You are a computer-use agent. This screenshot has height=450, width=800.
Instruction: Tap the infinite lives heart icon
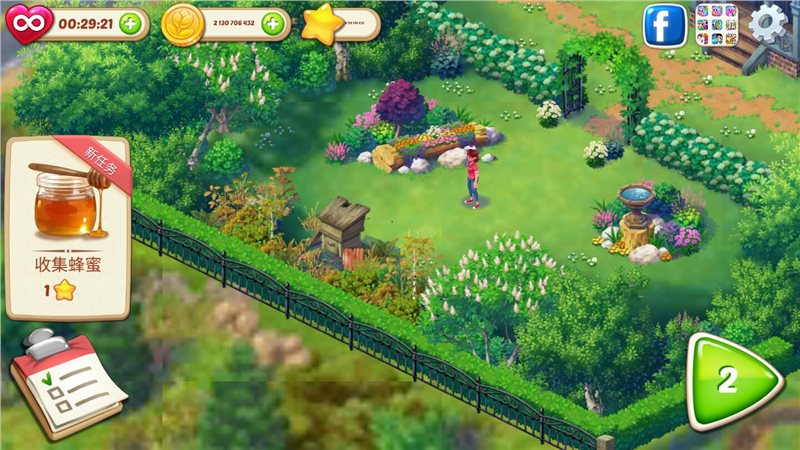tap(27, 23)
